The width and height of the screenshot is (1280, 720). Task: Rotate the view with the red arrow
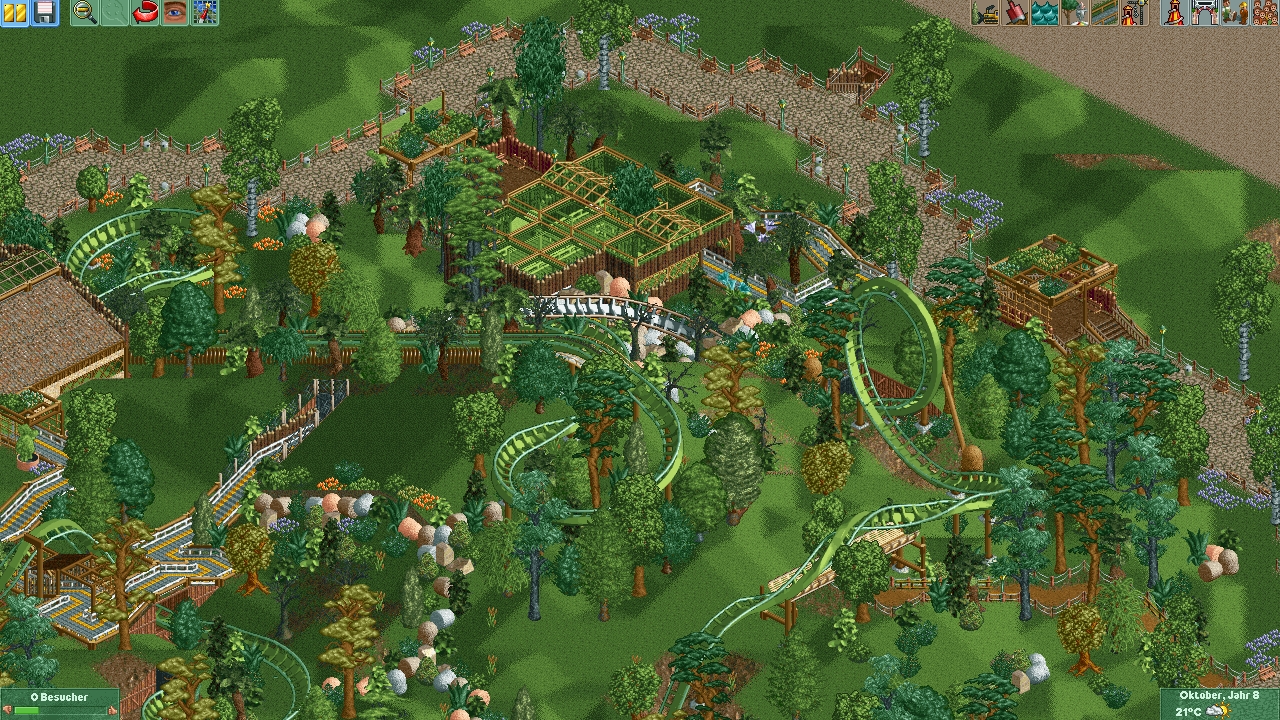pyautogui.click(x=145, y=12)
